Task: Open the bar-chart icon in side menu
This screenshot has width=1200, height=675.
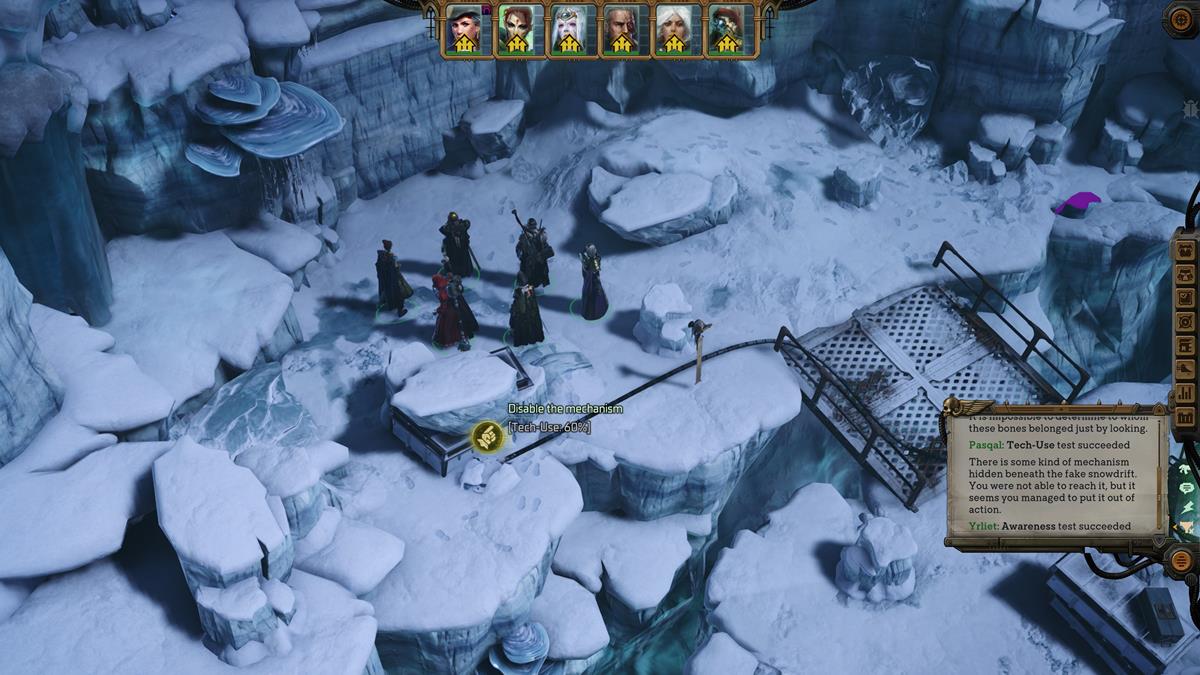Action: tap(1187, 392)
